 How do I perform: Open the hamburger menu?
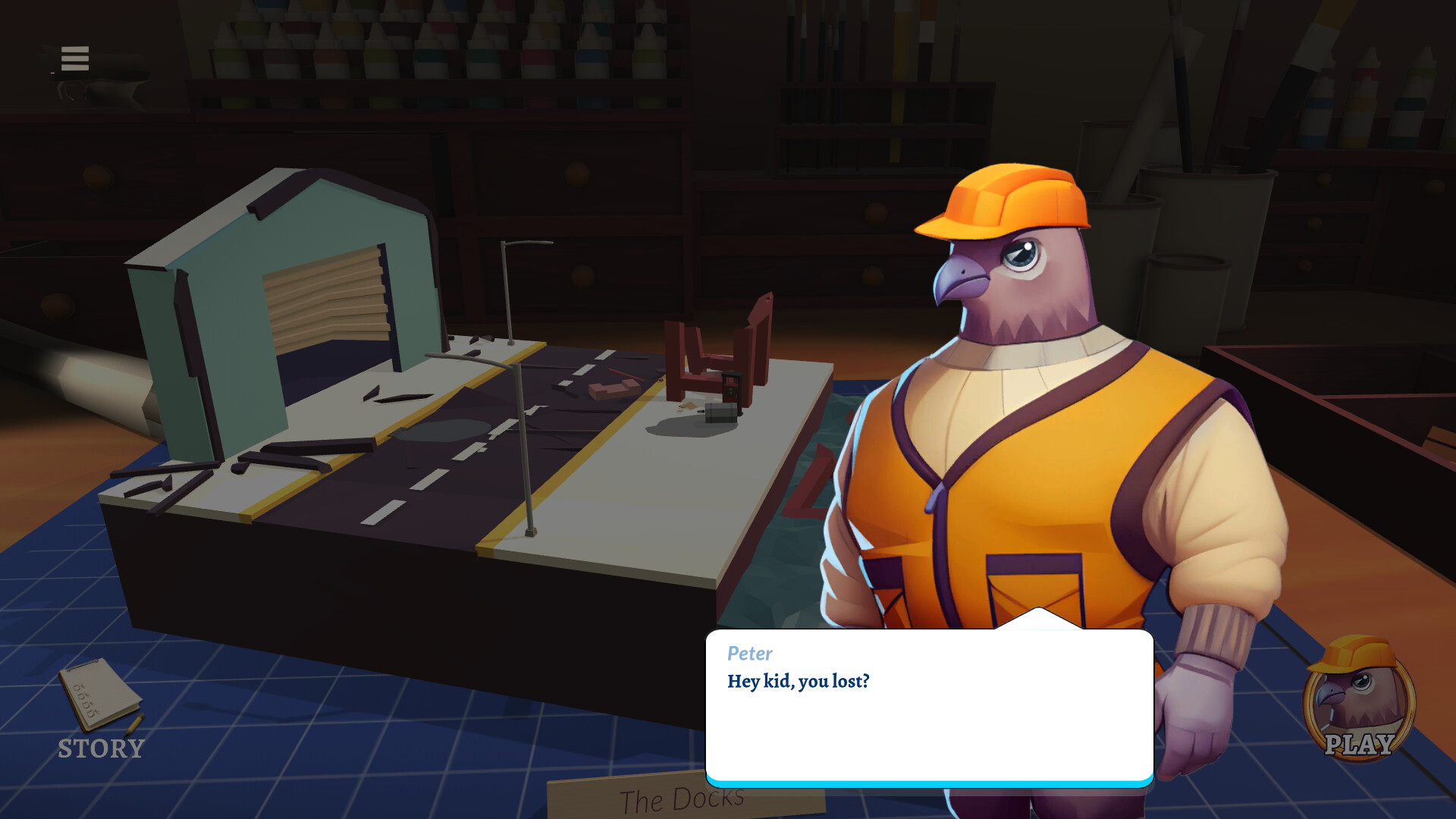[74, 58]
